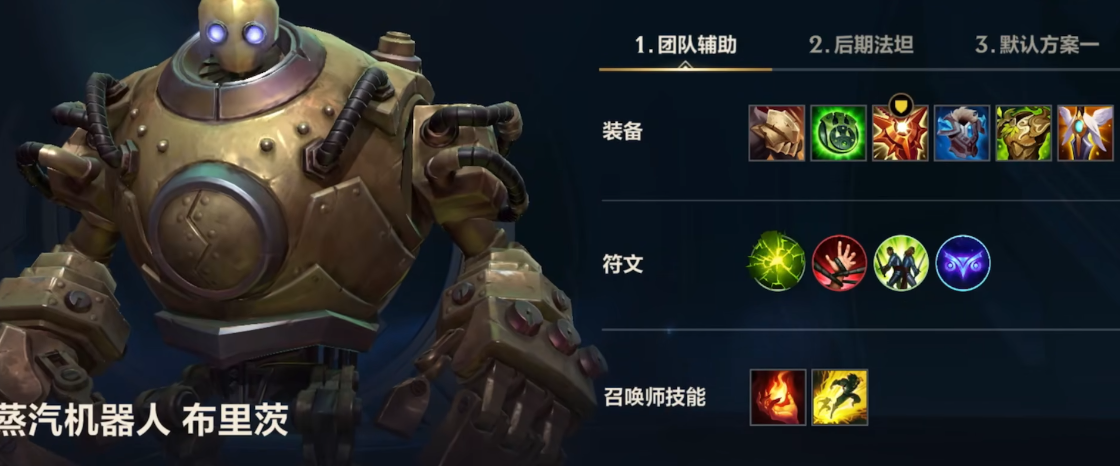Choose the Ignite summoner spell
The image size is (1120, 466).
777,397
